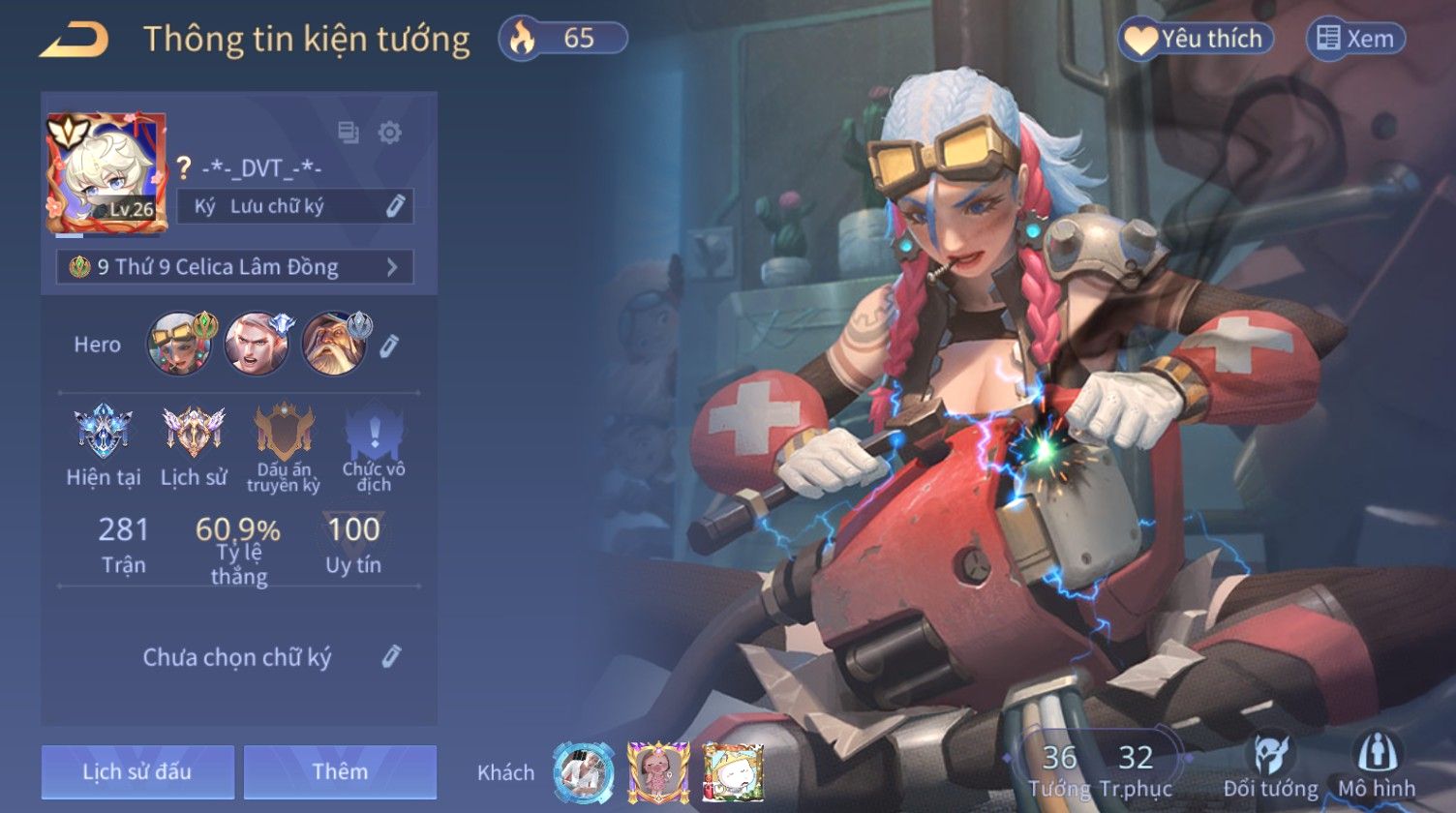
Task: Open the profile settings gear icon
Action: pos(390,133)
